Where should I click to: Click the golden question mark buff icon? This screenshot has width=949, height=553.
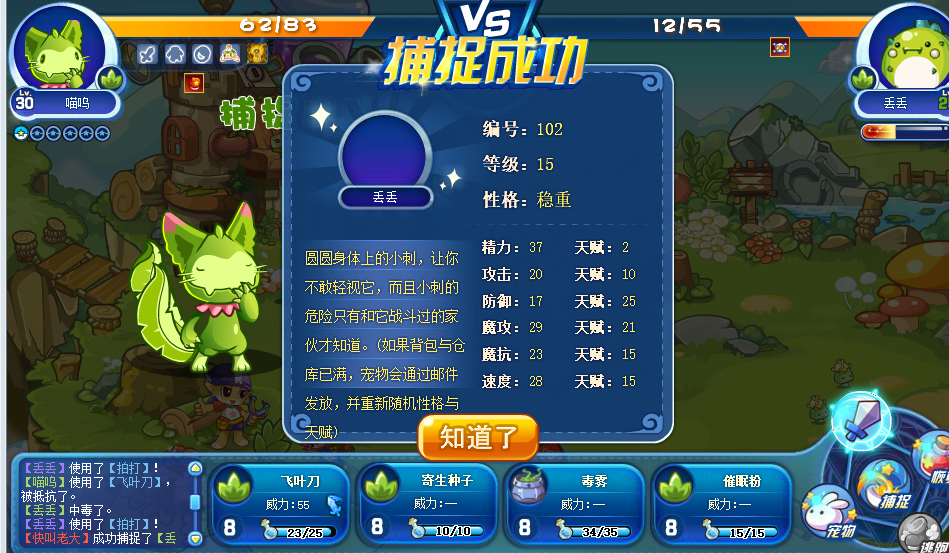[x=257, y=54]
